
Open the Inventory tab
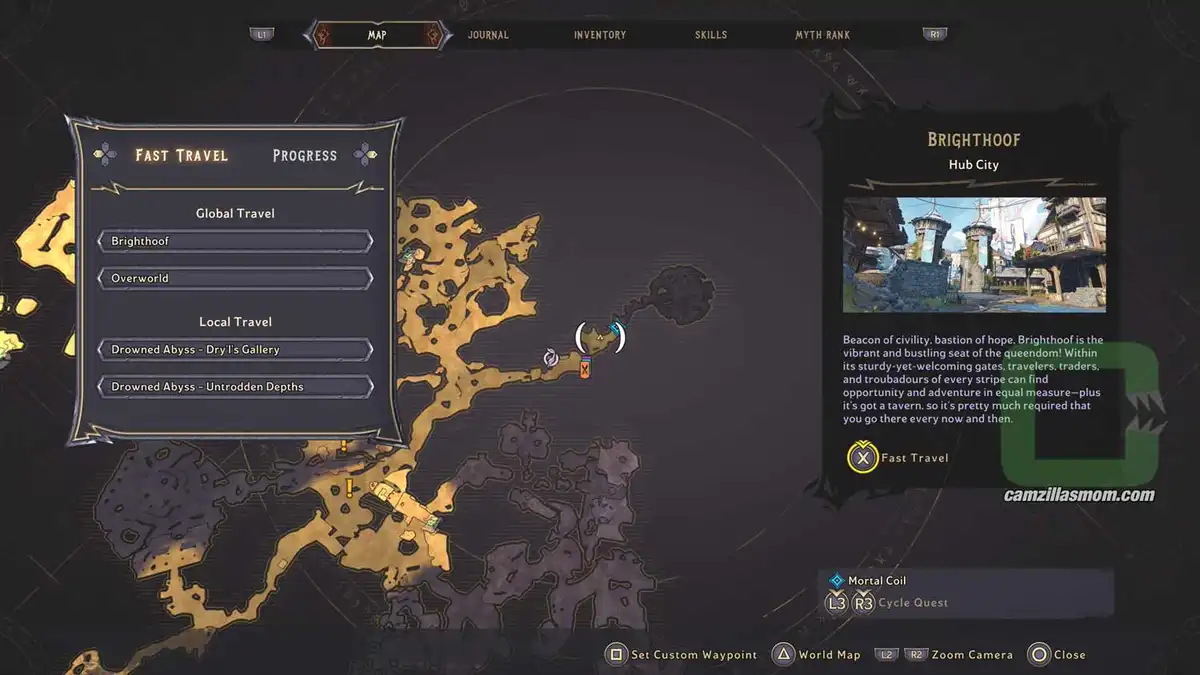(600, 35)
